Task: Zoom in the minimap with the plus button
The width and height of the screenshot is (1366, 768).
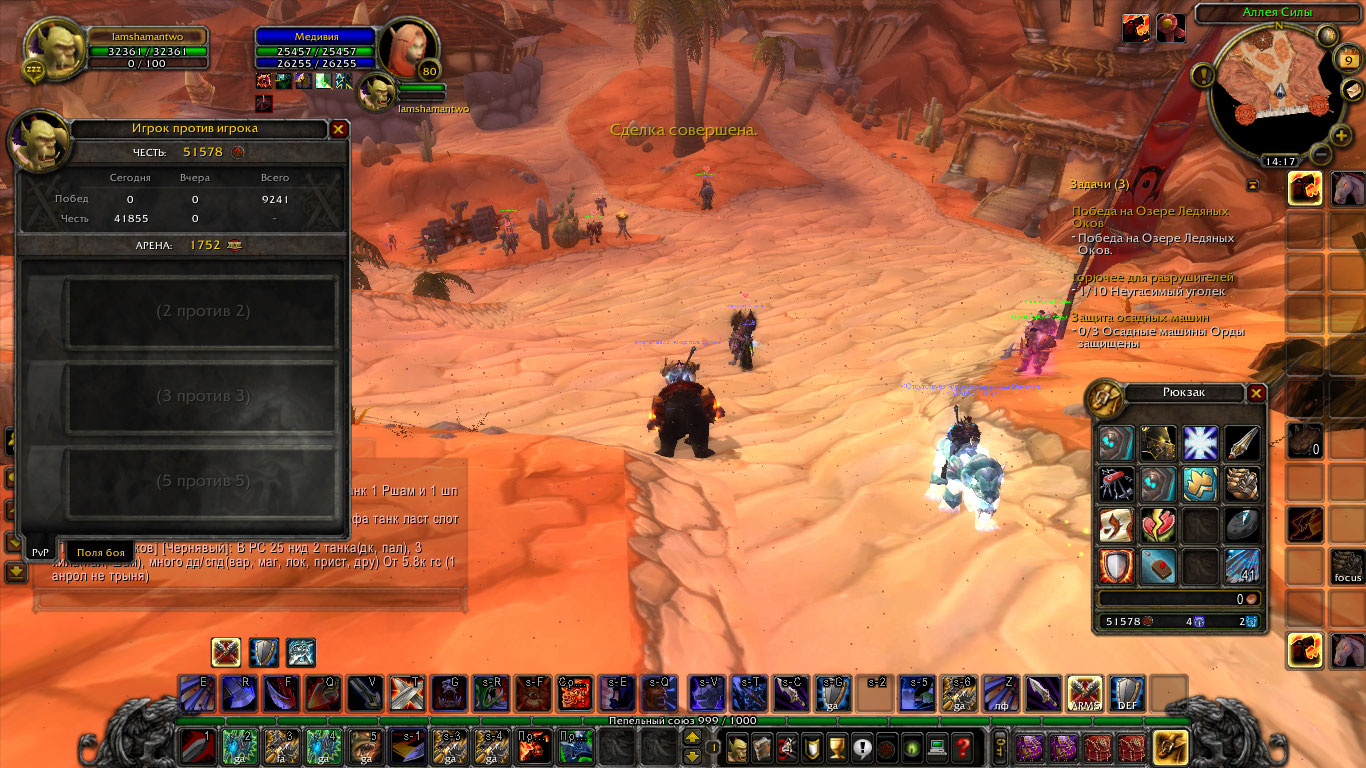Action: (1341, 135)
